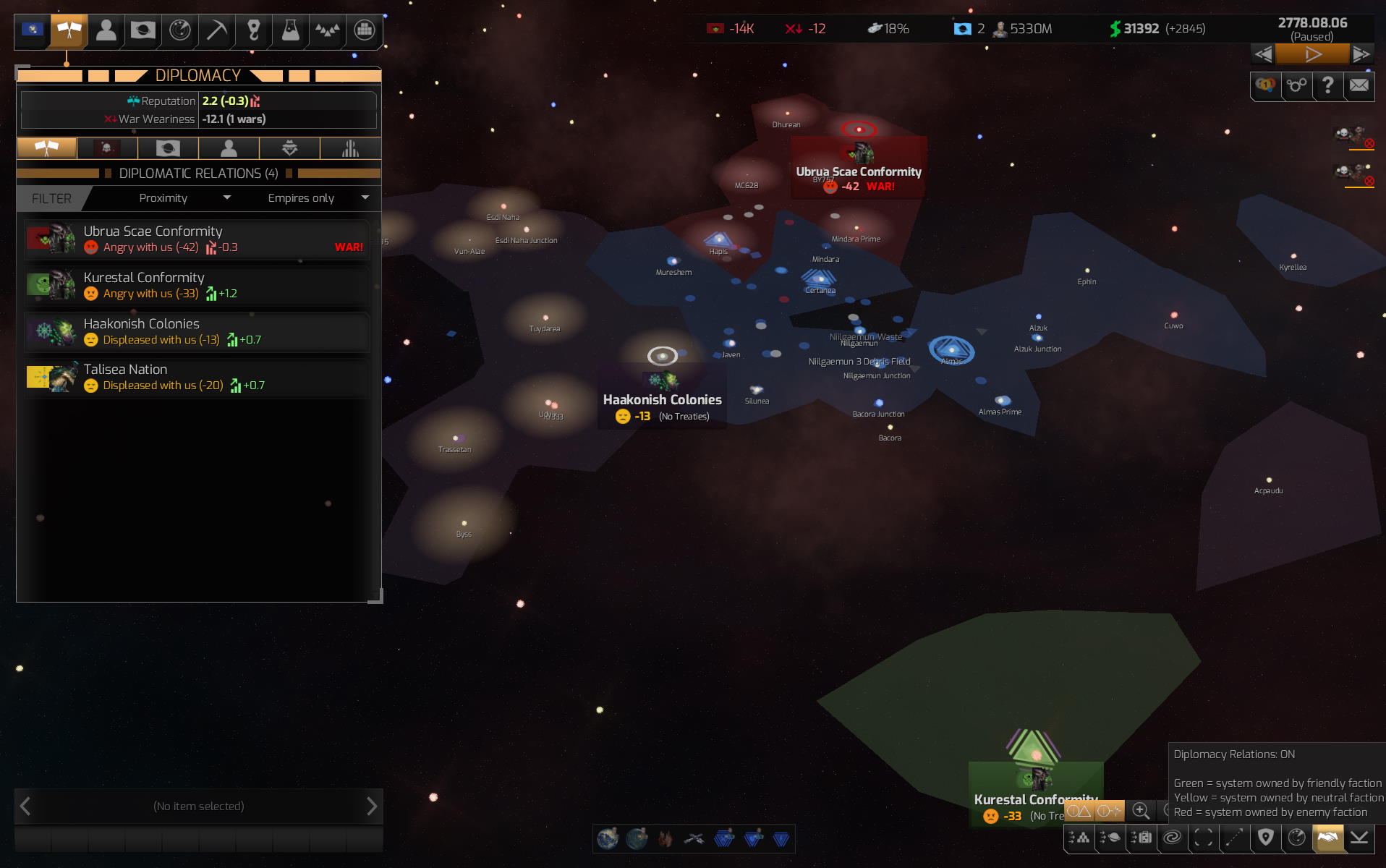Select the Kurestal Conformity relation row
The height and width of the screenshot is (868, 1386).
(x=197, y=285)
